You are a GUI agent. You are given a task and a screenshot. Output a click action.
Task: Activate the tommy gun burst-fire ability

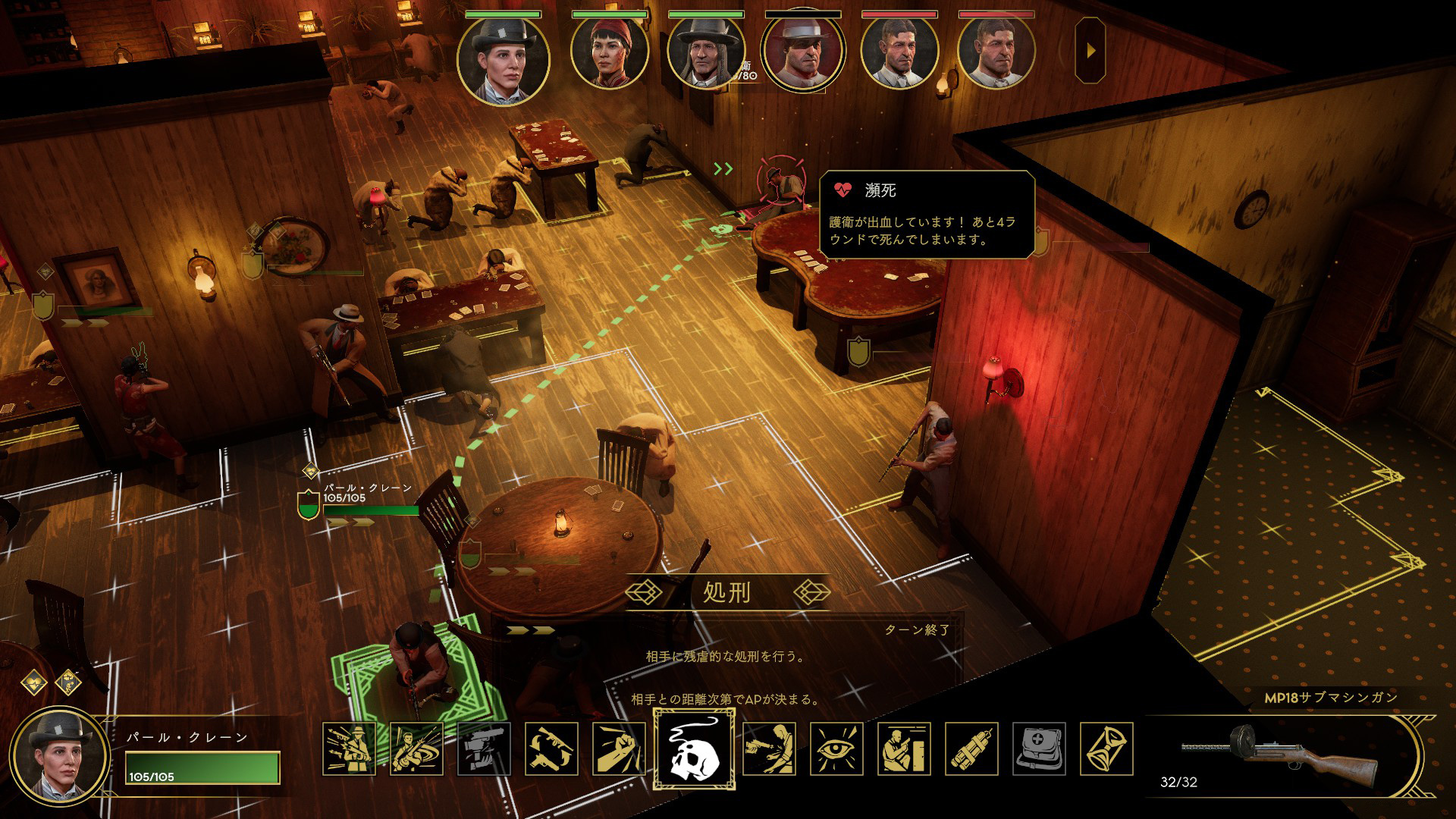coord(349,749)
